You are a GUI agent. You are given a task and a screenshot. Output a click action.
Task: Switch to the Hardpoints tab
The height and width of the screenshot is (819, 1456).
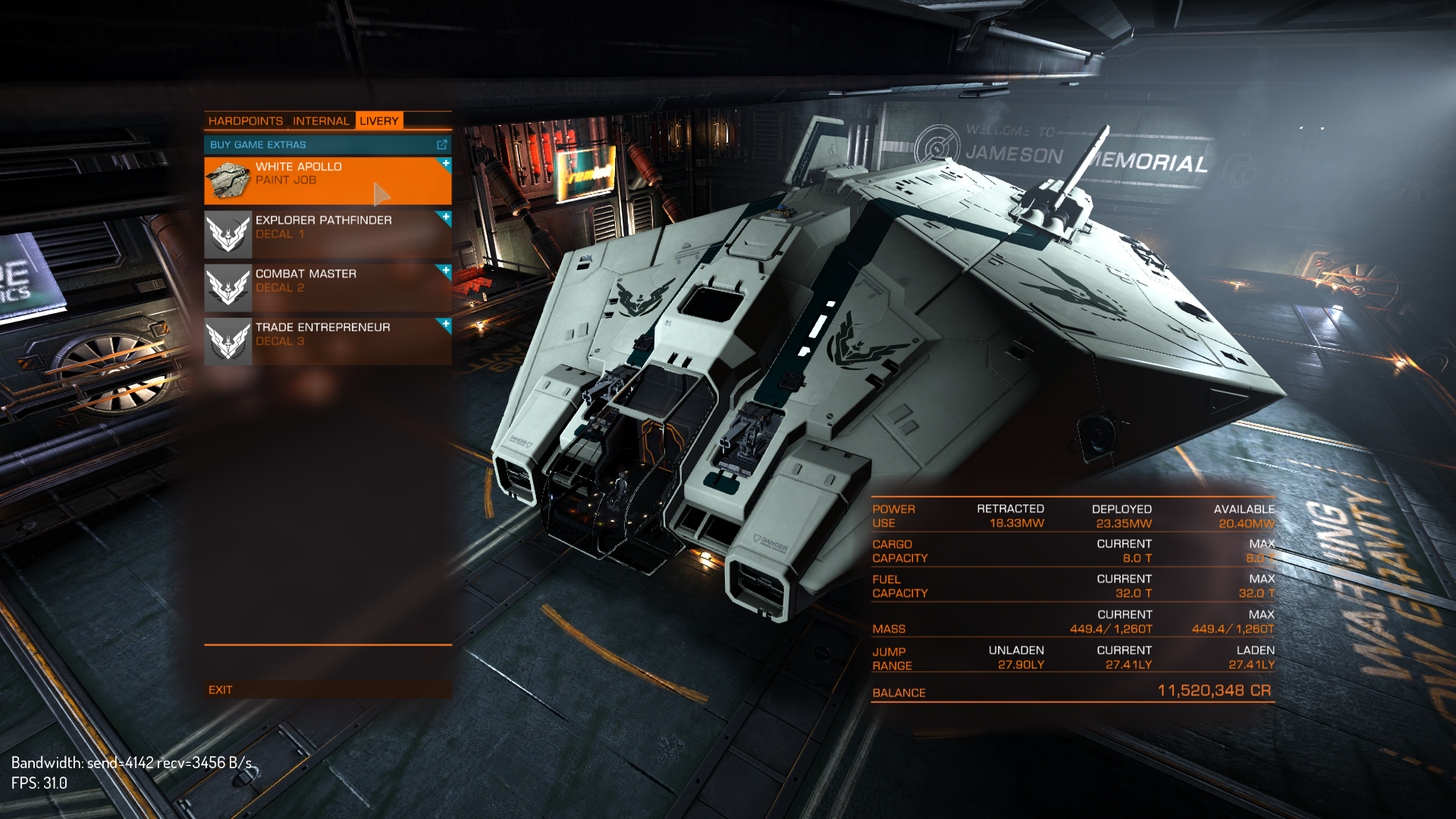pos(245,121)
